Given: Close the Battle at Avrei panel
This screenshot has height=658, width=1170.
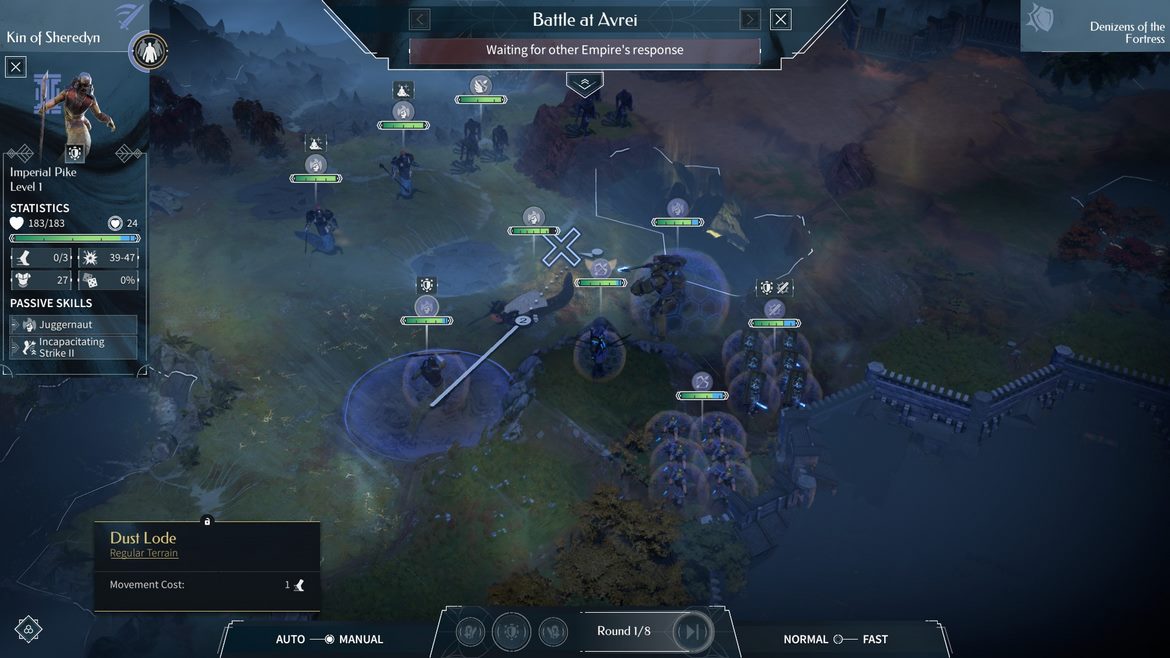Looking at the screenshot, I should [781, 19].
